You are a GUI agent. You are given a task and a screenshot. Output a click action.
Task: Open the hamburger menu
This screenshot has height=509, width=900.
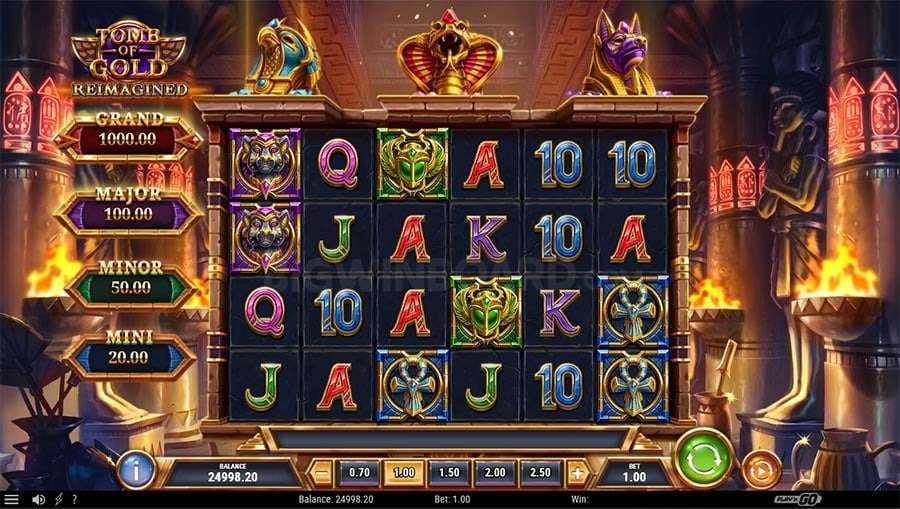(x=11, y=499)
